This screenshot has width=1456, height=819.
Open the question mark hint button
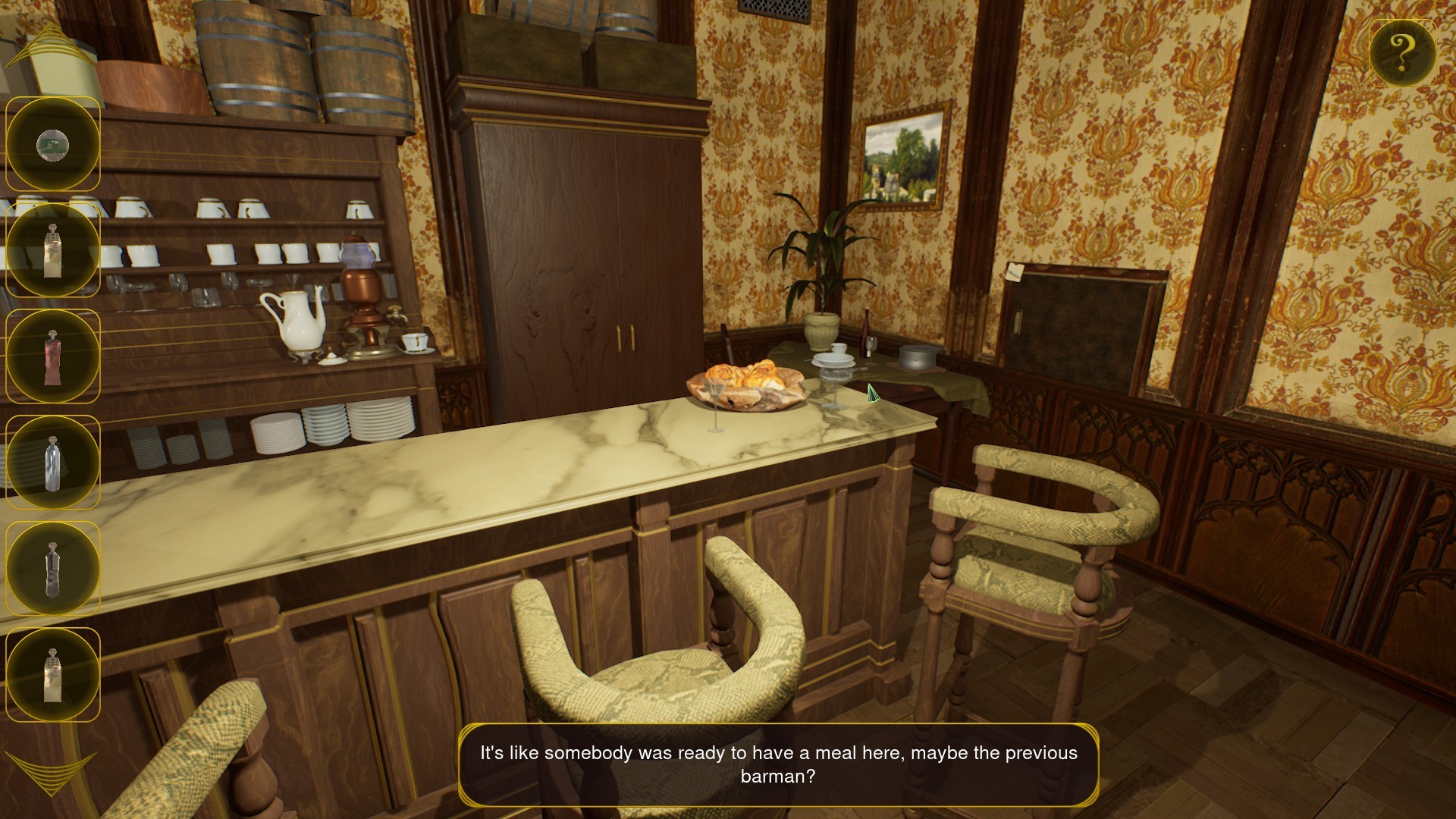point(1404,52)
